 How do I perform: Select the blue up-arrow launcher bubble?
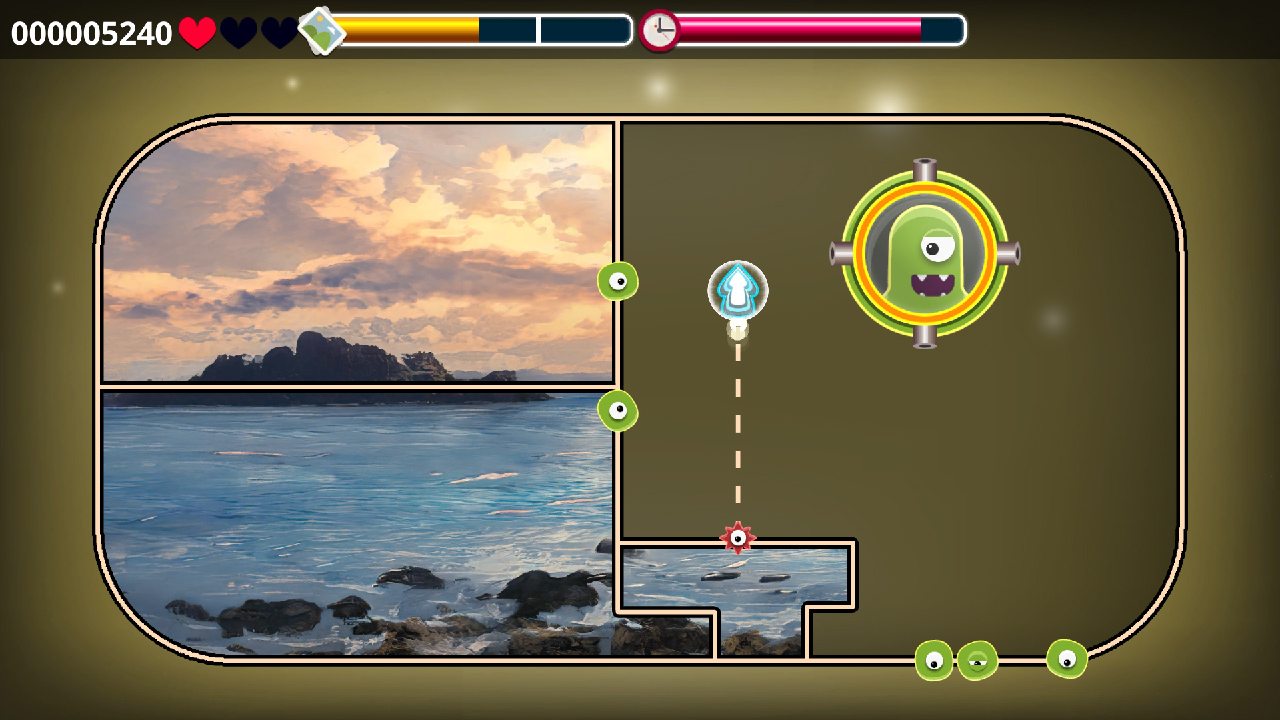738,289
